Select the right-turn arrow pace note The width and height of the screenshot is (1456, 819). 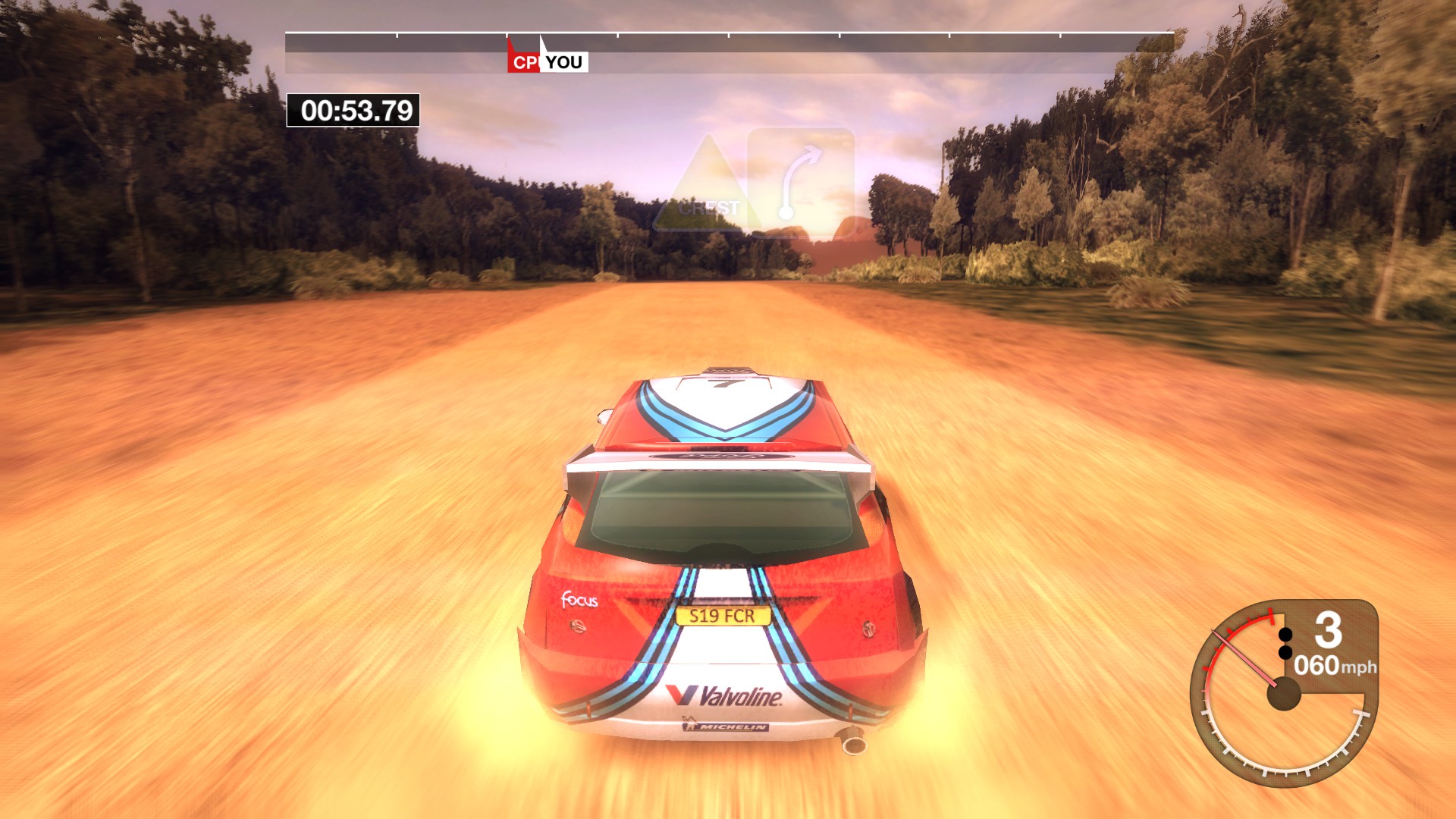(801, 182)
